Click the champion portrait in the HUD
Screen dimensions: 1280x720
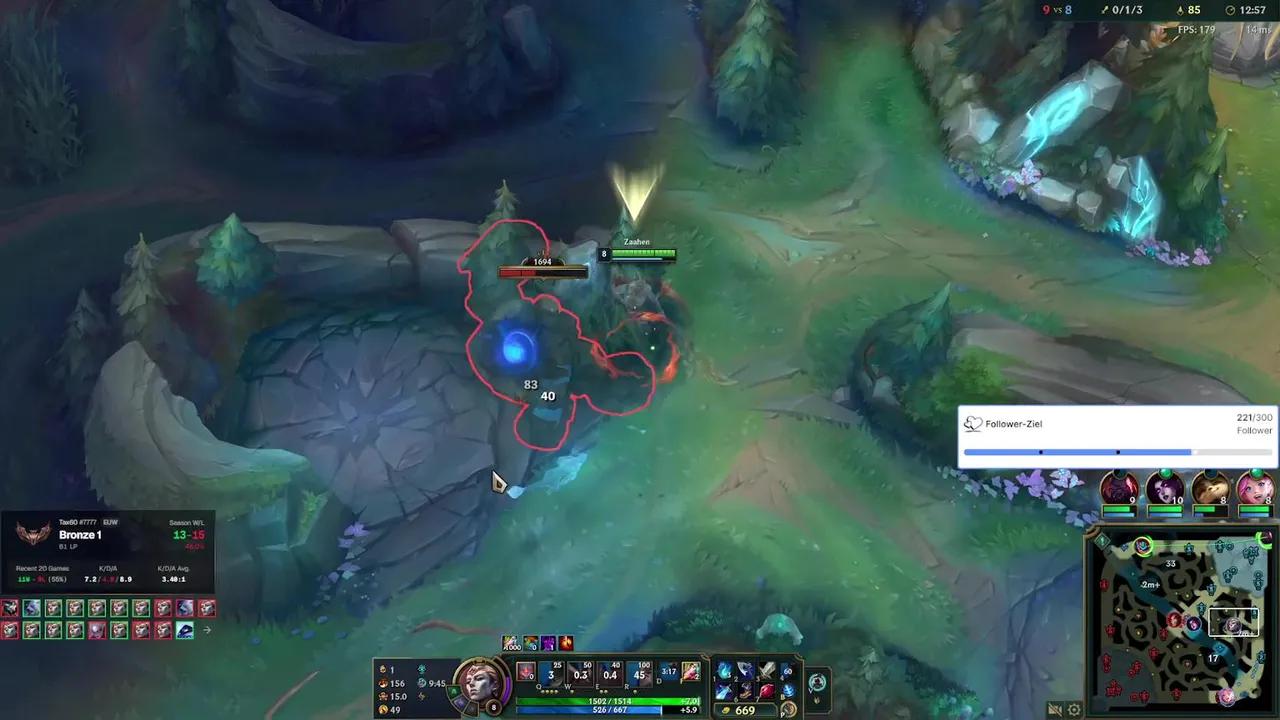480,685
